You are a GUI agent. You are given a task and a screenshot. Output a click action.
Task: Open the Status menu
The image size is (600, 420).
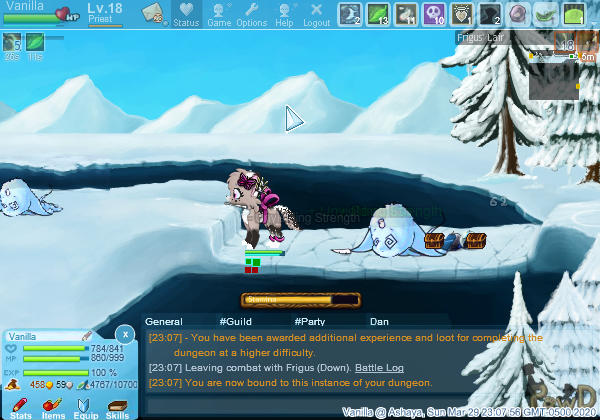[x=186, y=14]
